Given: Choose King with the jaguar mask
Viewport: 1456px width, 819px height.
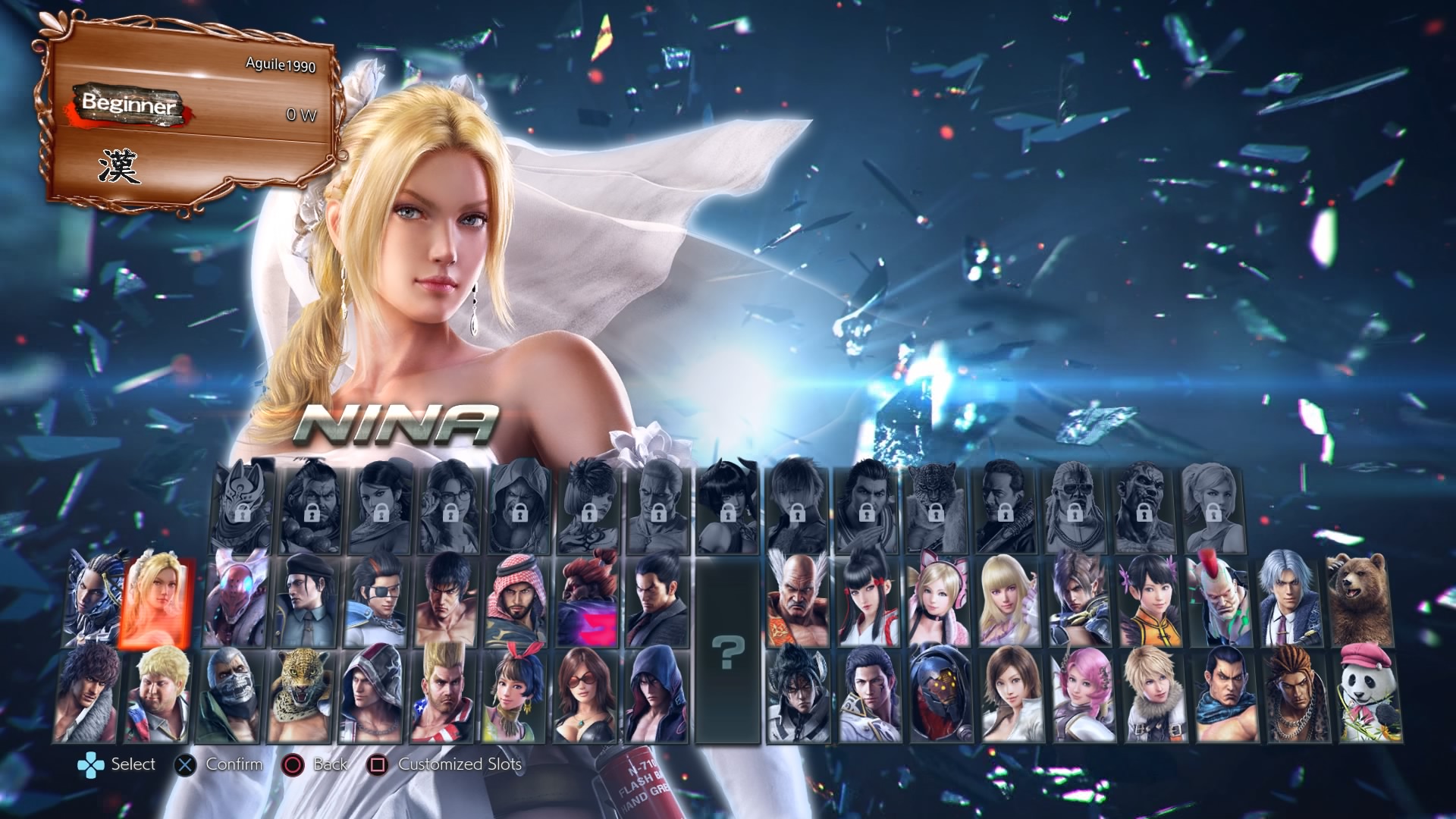Looking at the screenshot, I should tap(300, 695).
